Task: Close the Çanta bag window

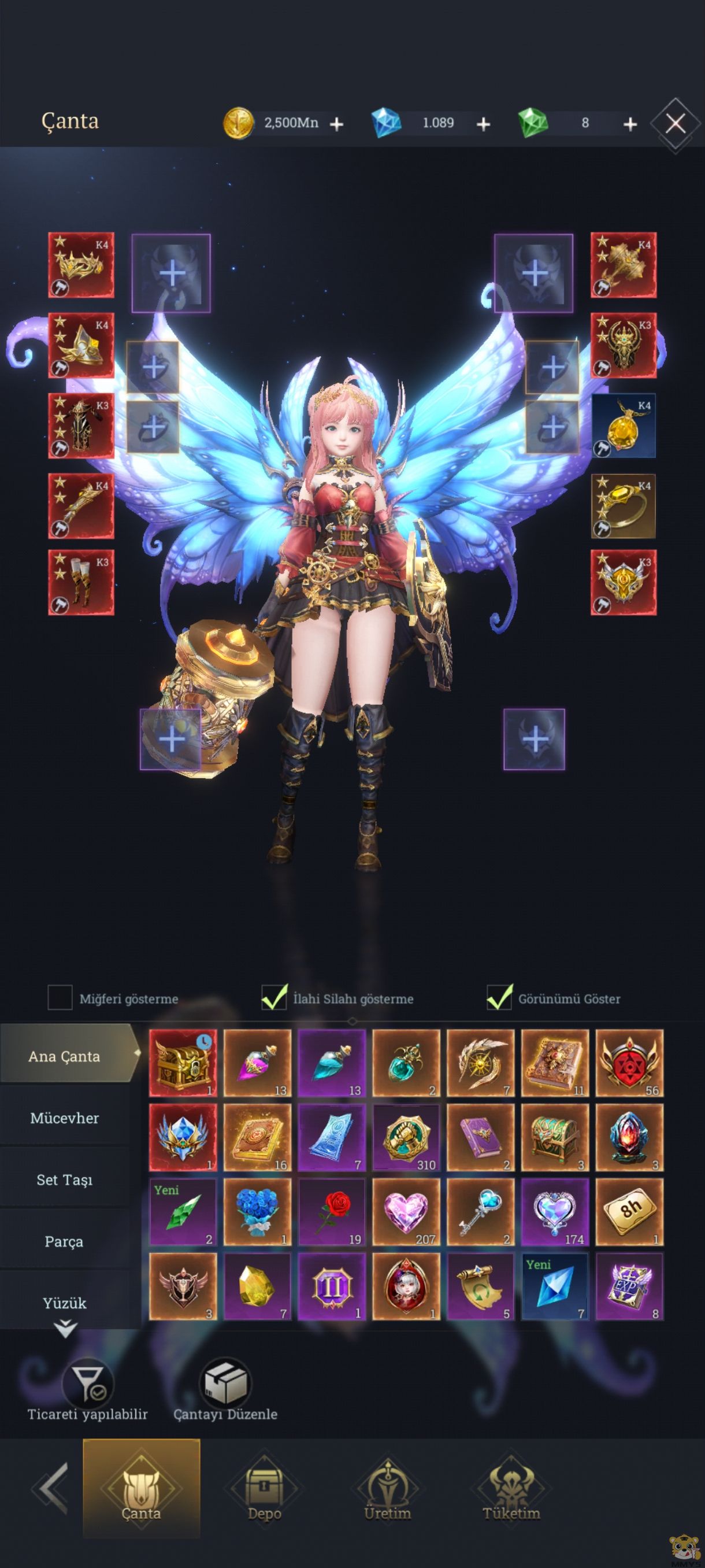Action: click(675, 124)
